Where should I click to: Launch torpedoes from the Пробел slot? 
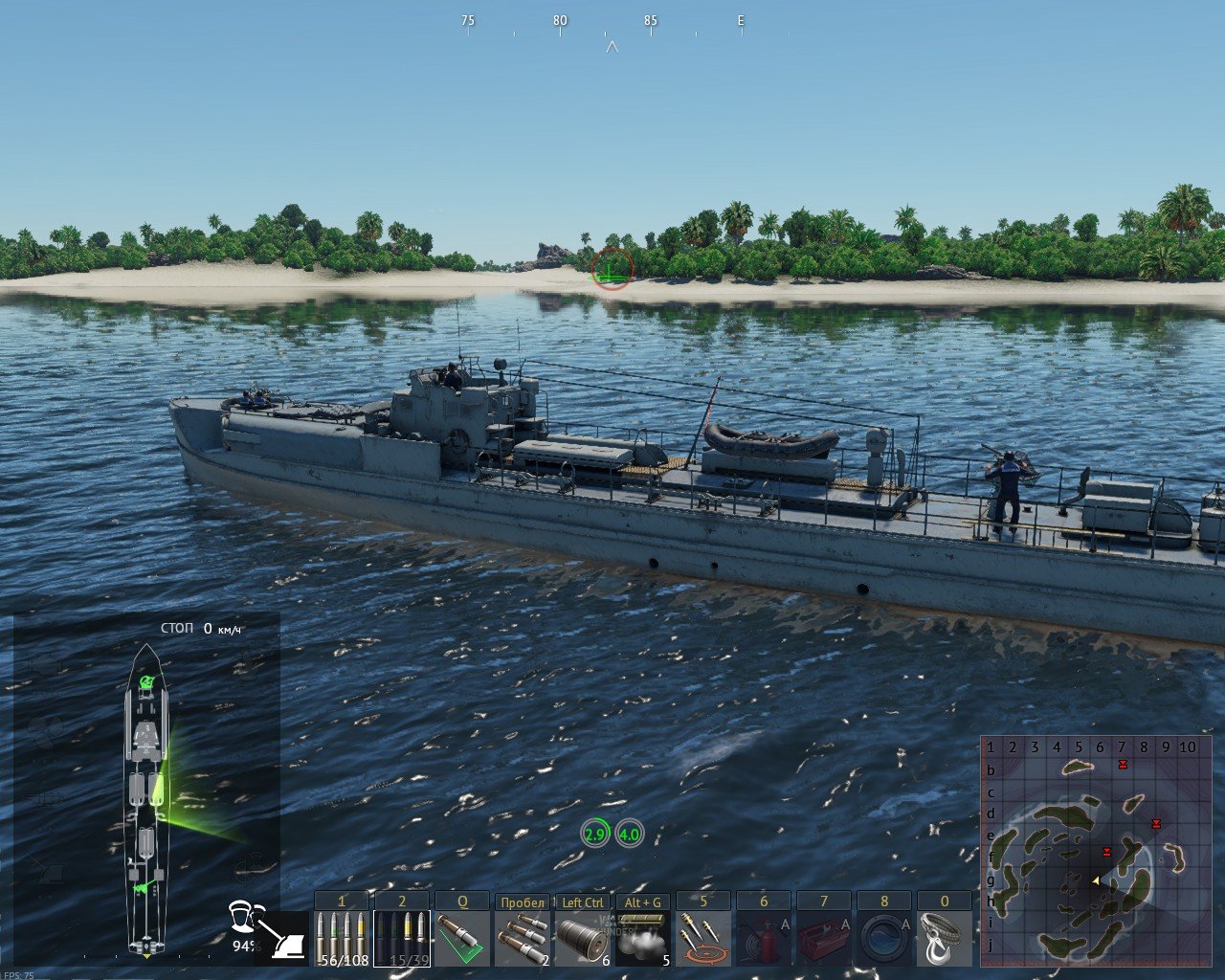(x=523, y=939)
